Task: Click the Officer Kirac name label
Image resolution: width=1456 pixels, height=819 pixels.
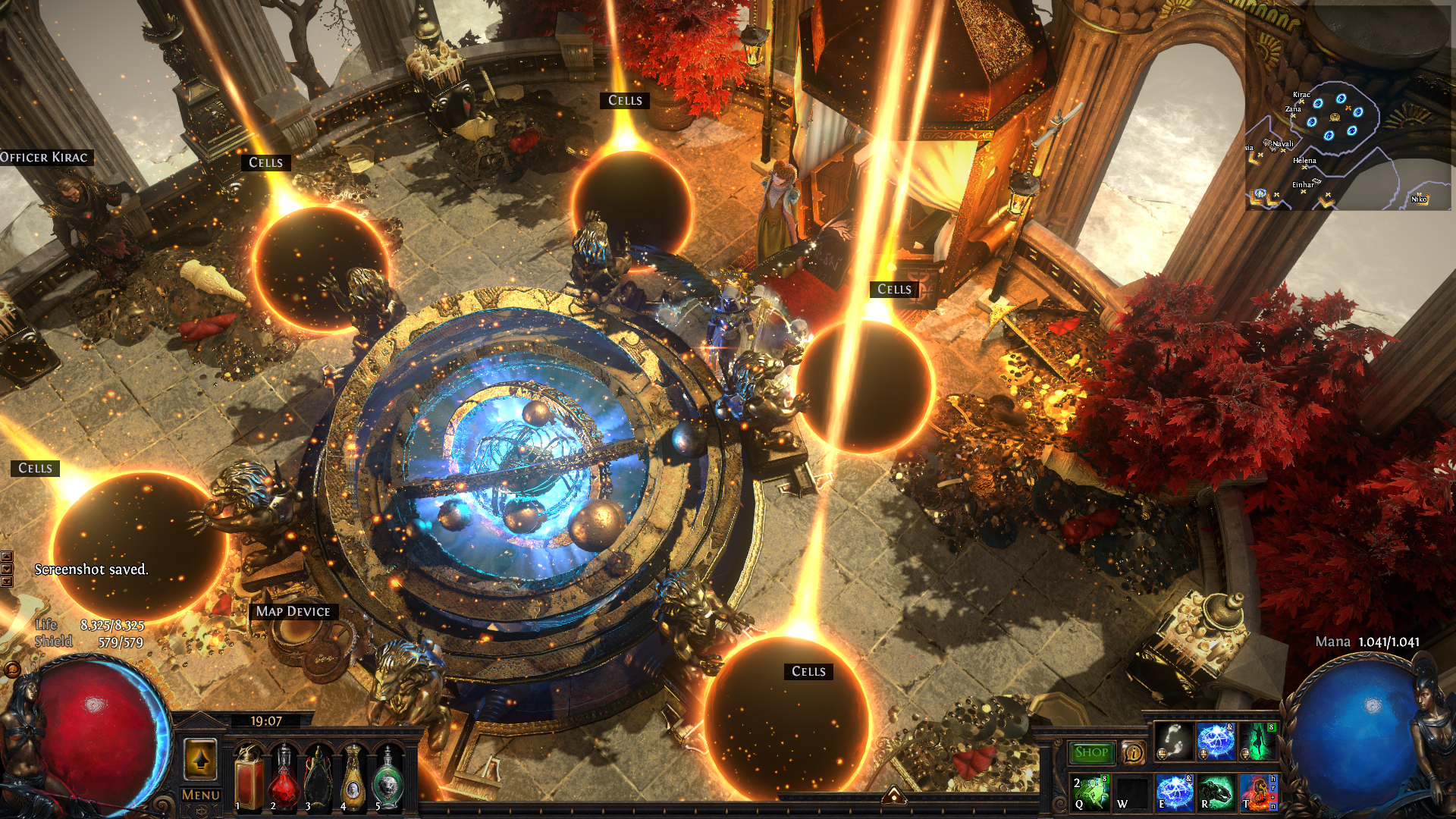Action: (x=45, y=158)
